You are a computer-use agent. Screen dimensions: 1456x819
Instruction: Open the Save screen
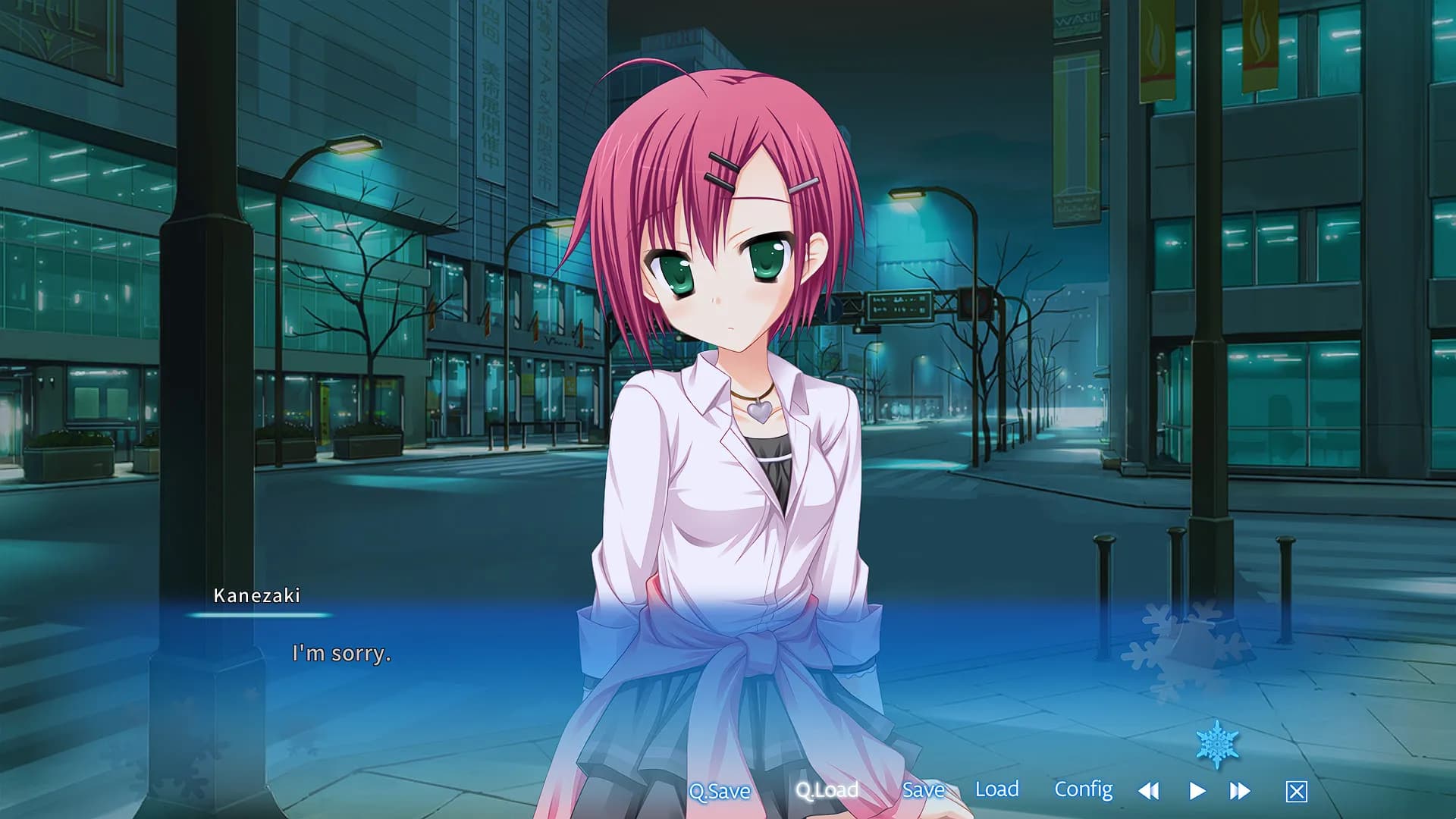922,789
